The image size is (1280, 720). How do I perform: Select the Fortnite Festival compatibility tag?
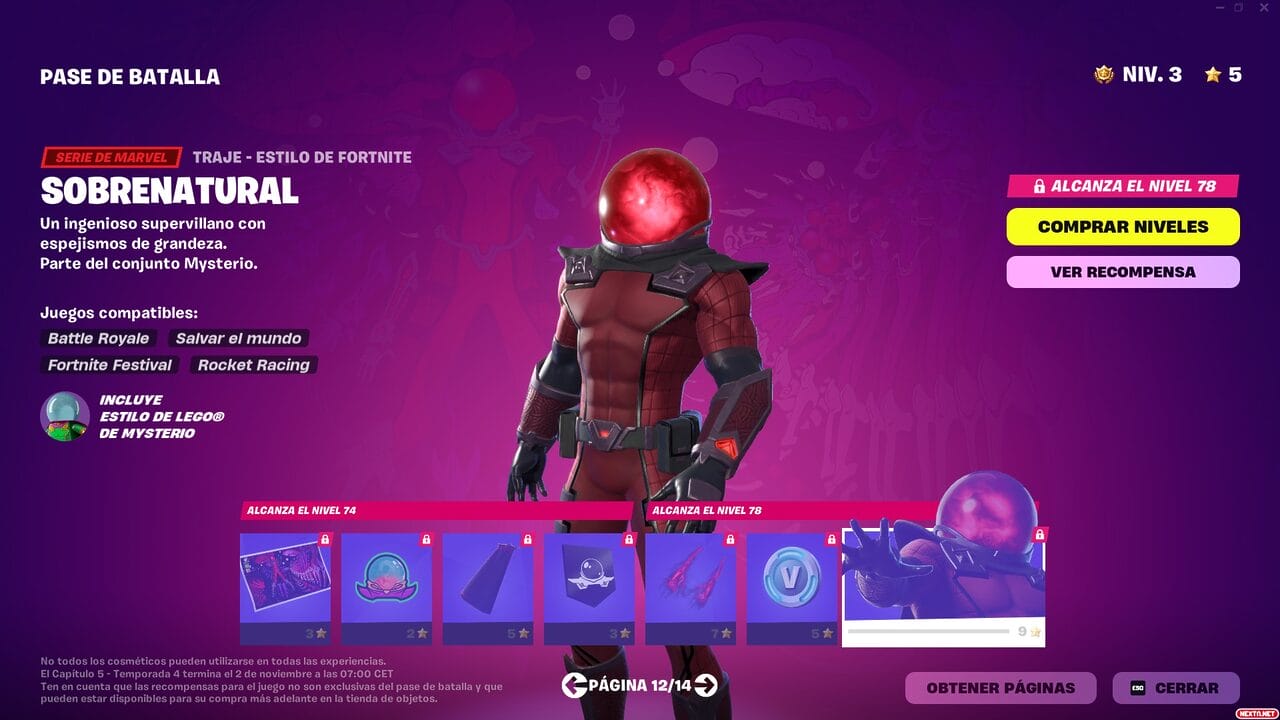tap(109, 365)
